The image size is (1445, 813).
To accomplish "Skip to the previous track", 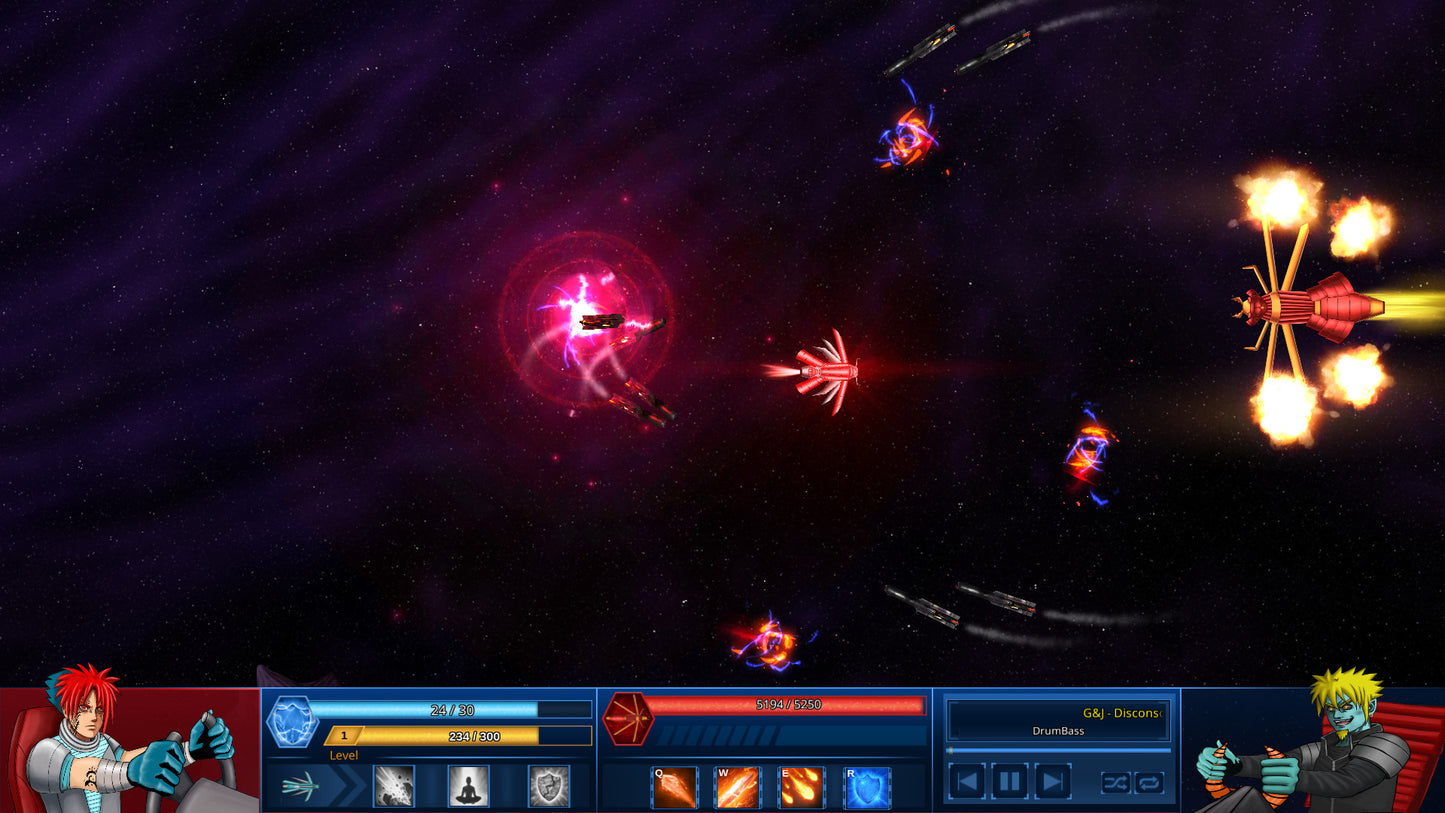I will click(967, 781).
